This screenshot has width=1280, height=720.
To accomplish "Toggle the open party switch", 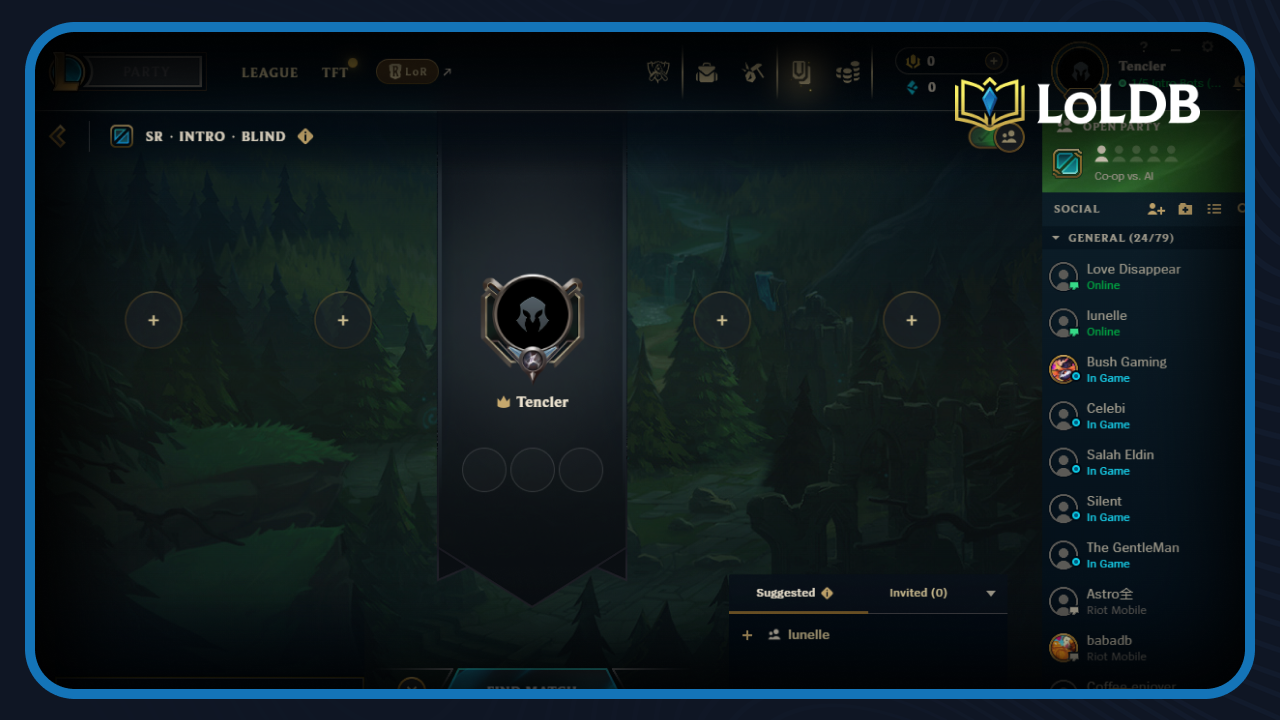I will pos(997,137).
